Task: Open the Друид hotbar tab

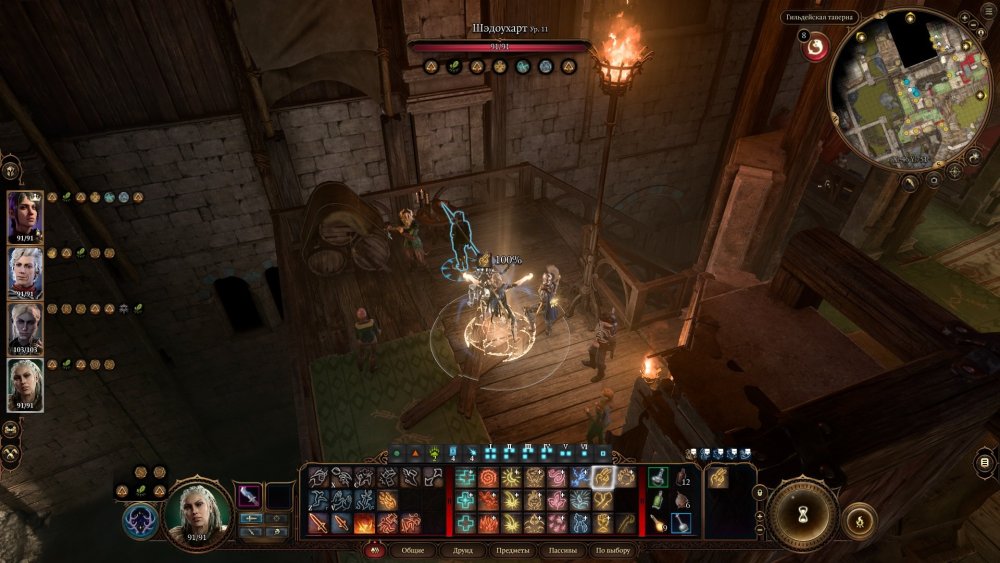Action: (465, 551)
